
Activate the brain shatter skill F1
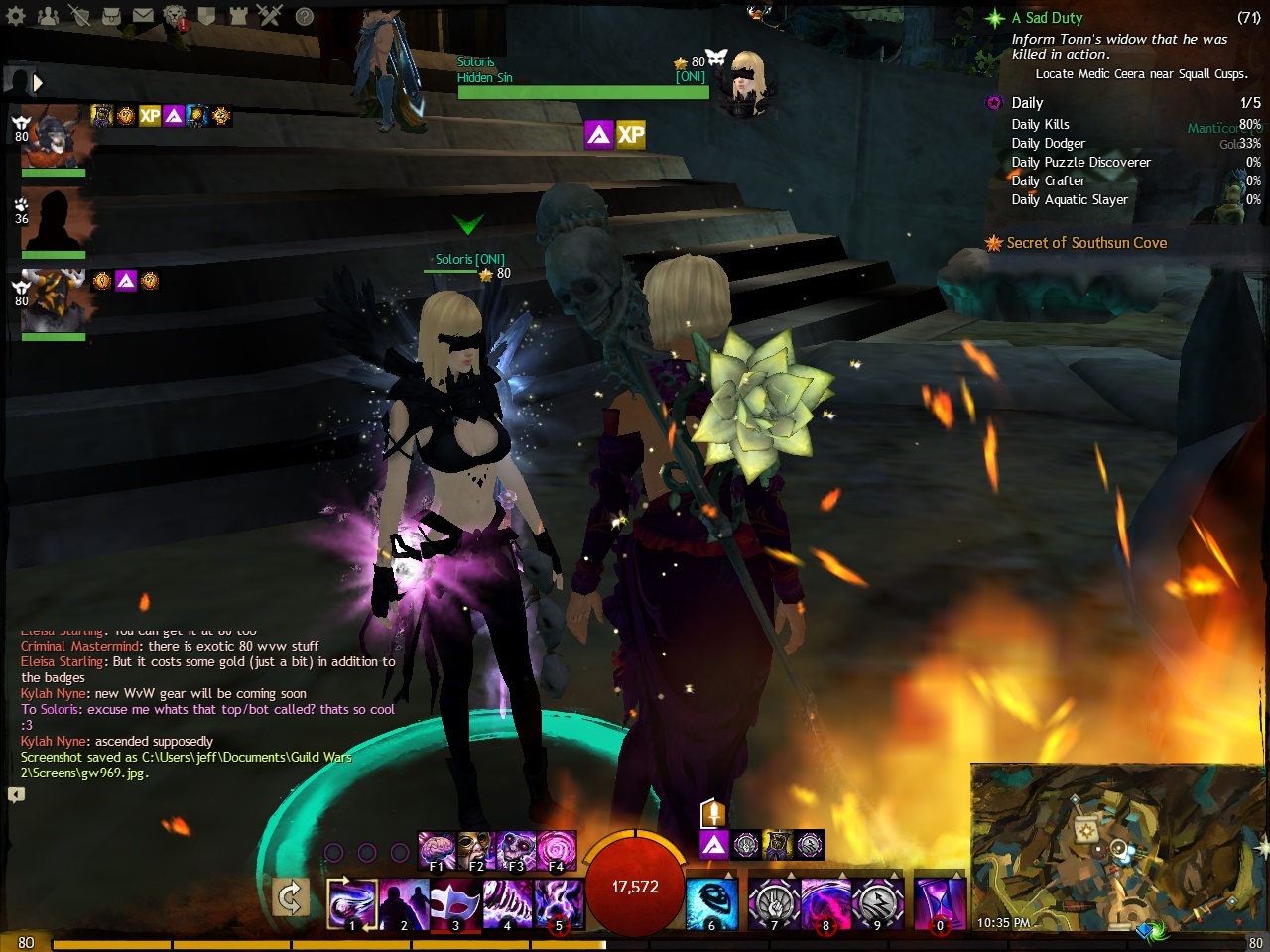tap(437, 850)
